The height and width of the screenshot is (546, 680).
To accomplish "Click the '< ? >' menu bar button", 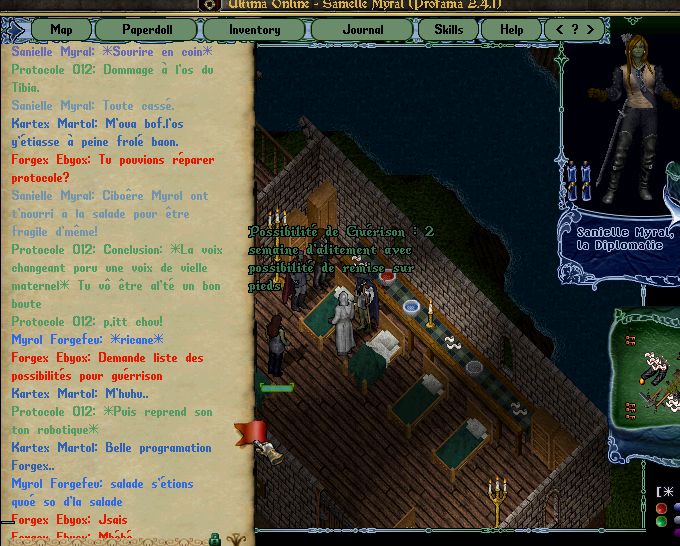I will tap(573, 29).
